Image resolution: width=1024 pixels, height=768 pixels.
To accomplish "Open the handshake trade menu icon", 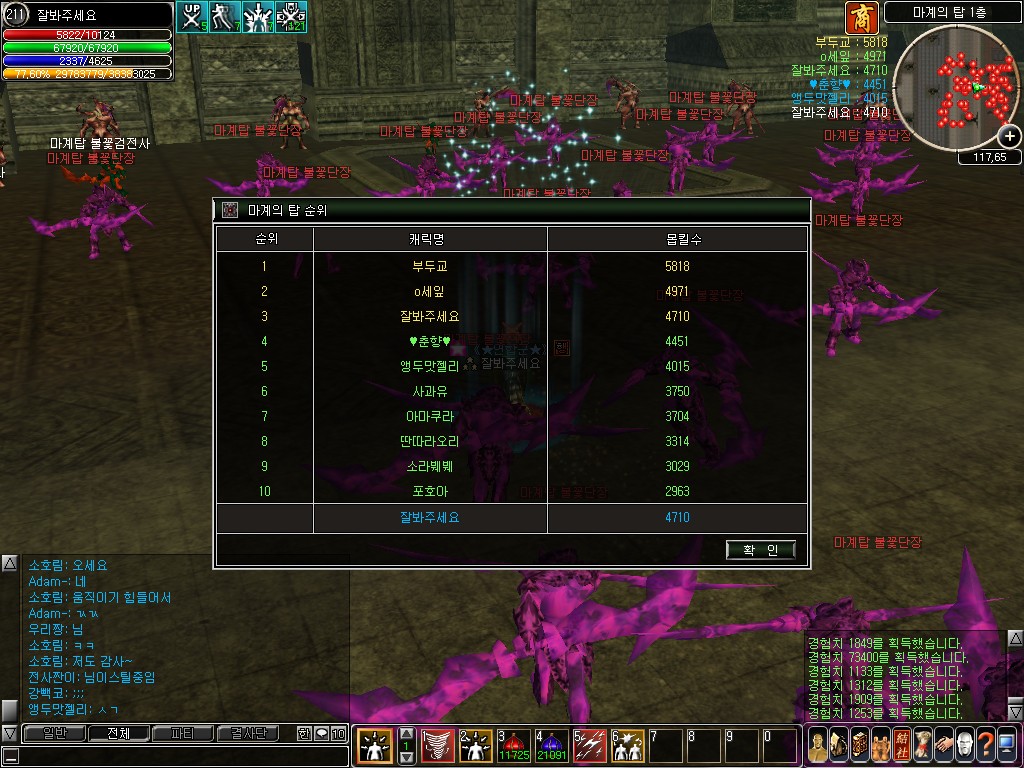I will click(x=943, y=746).
